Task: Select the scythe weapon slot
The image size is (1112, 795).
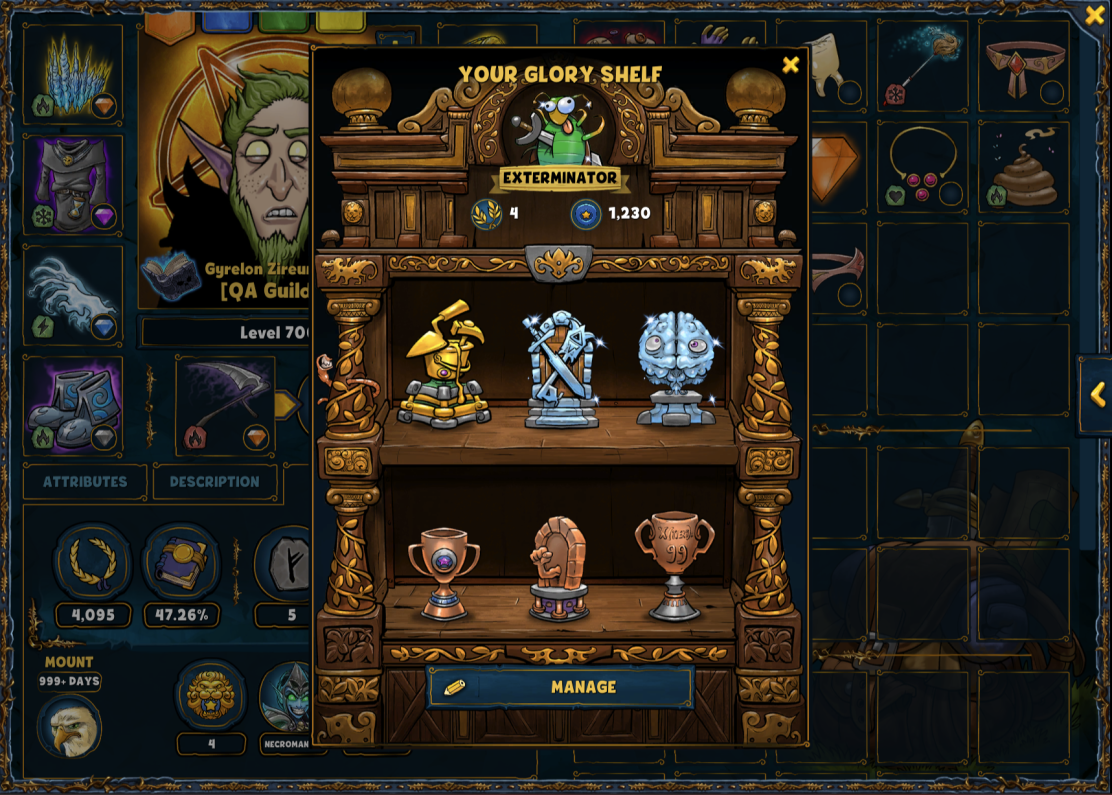Action: pos(224,407)
